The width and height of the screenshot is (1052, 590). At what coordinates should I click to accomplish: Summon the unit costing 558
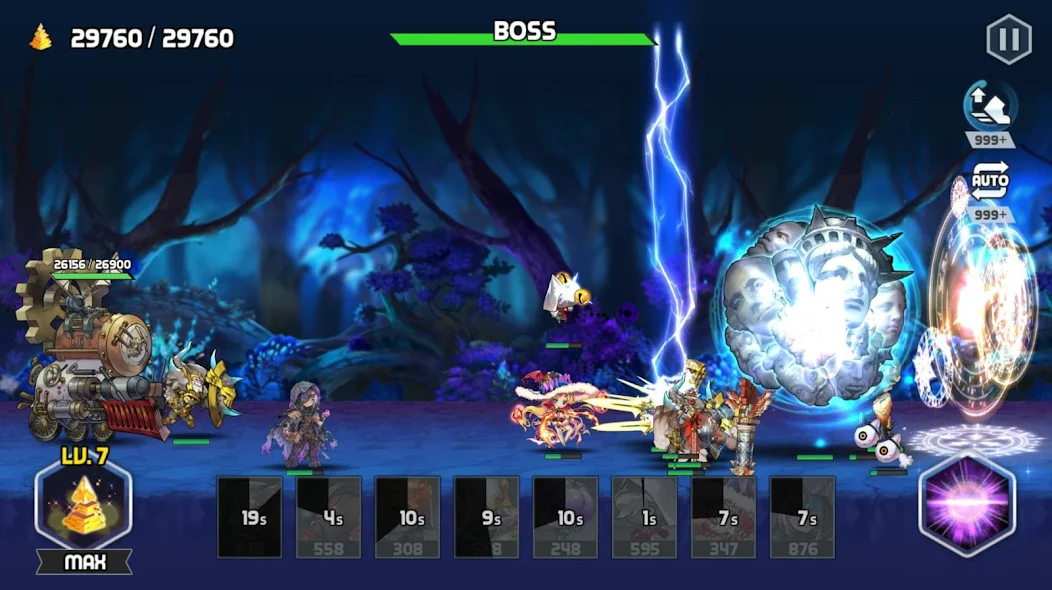[329, 517]
